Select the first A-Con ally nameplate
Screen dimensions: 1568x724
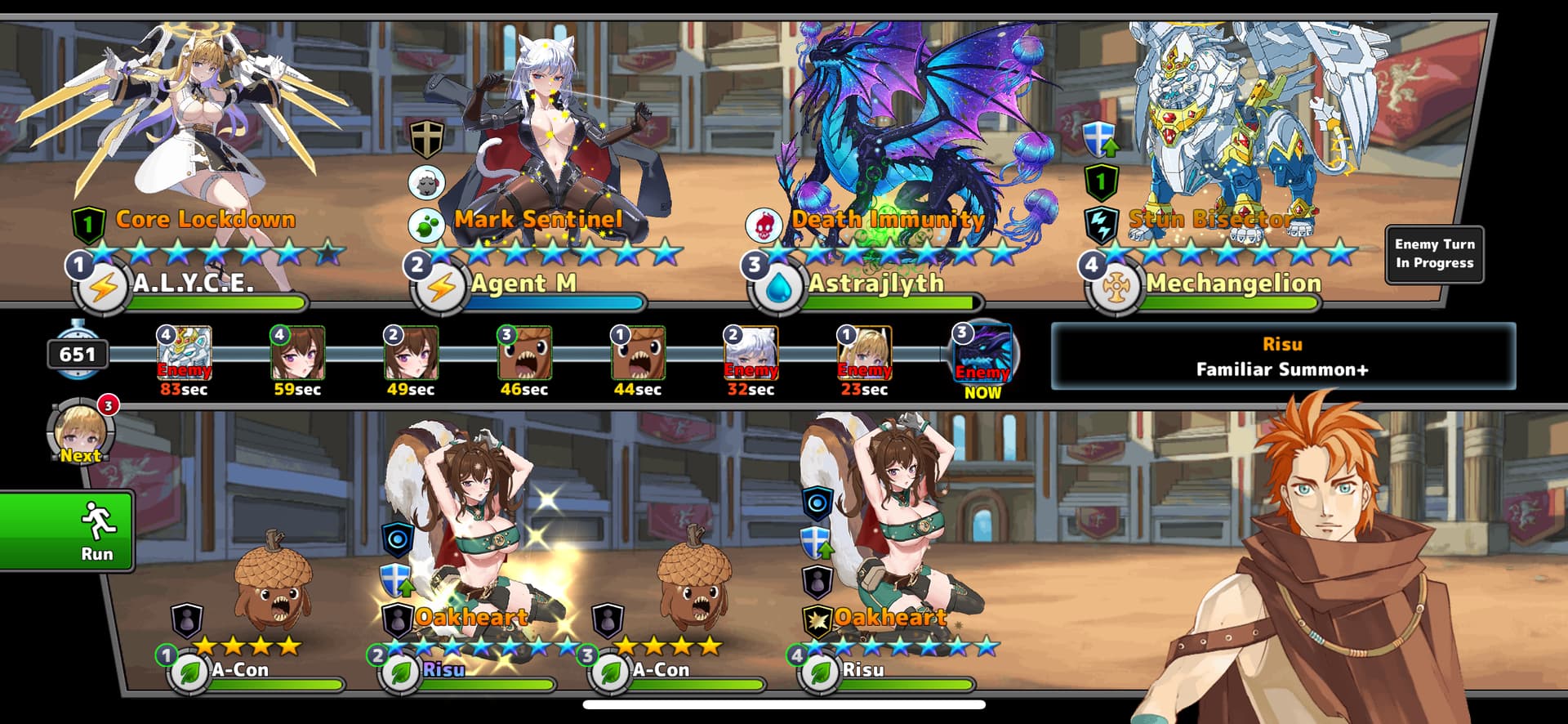240,670
